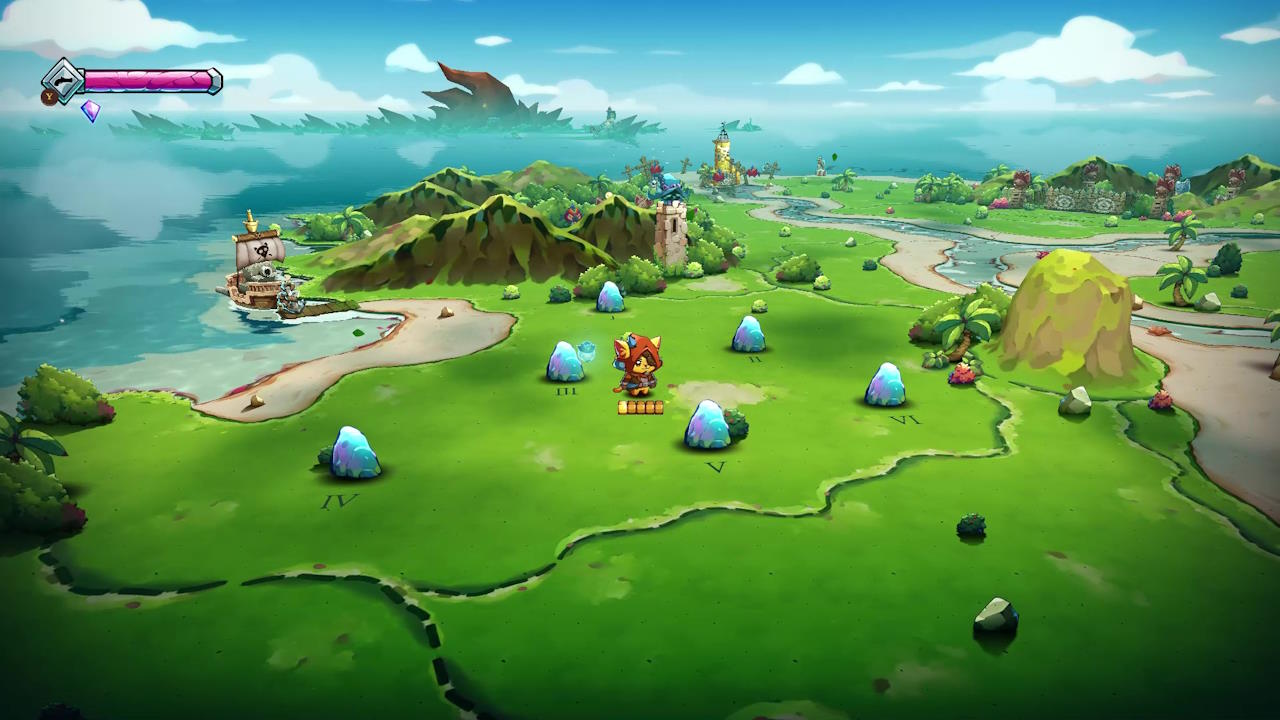Click the gold bar meter under the character

(638, 406)
